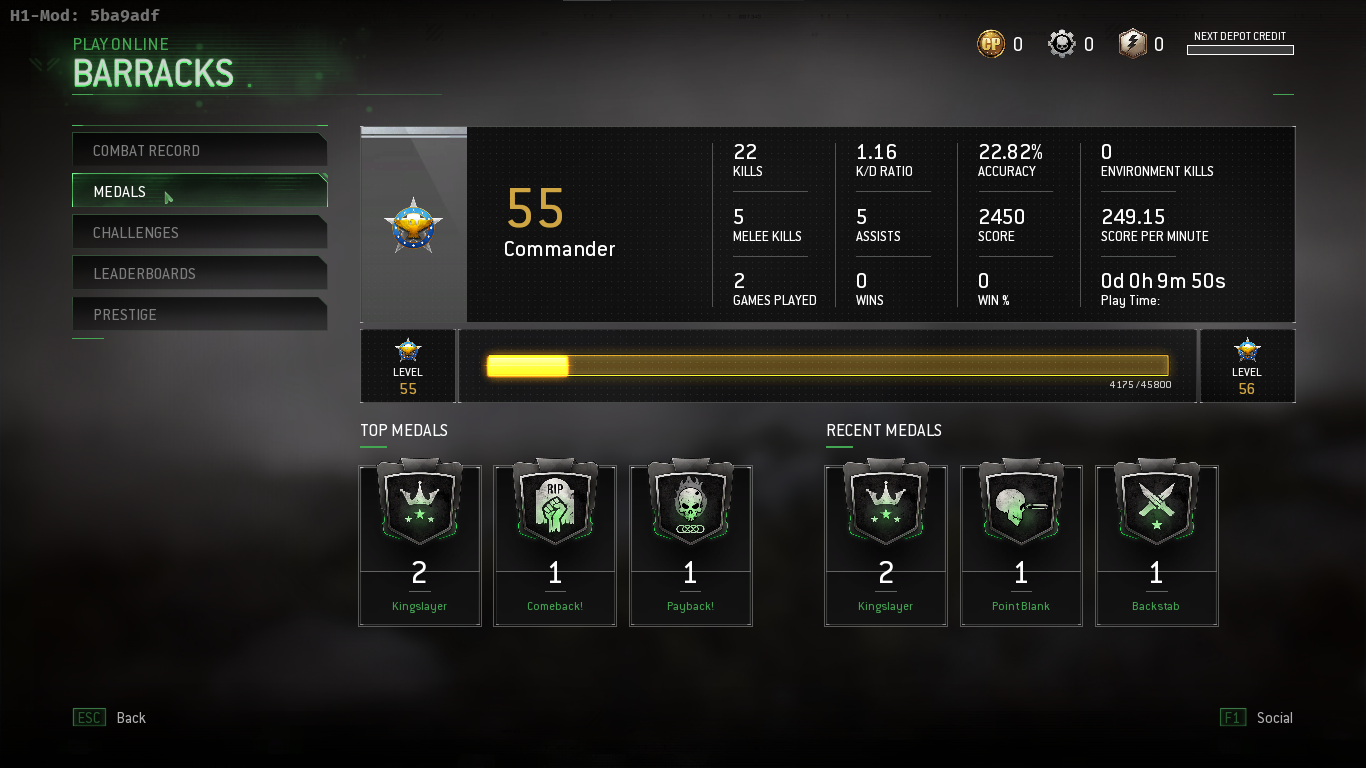The image size is (1366, 768).
Task: Click the Commander rank emblem
Action: coord(413,224)
